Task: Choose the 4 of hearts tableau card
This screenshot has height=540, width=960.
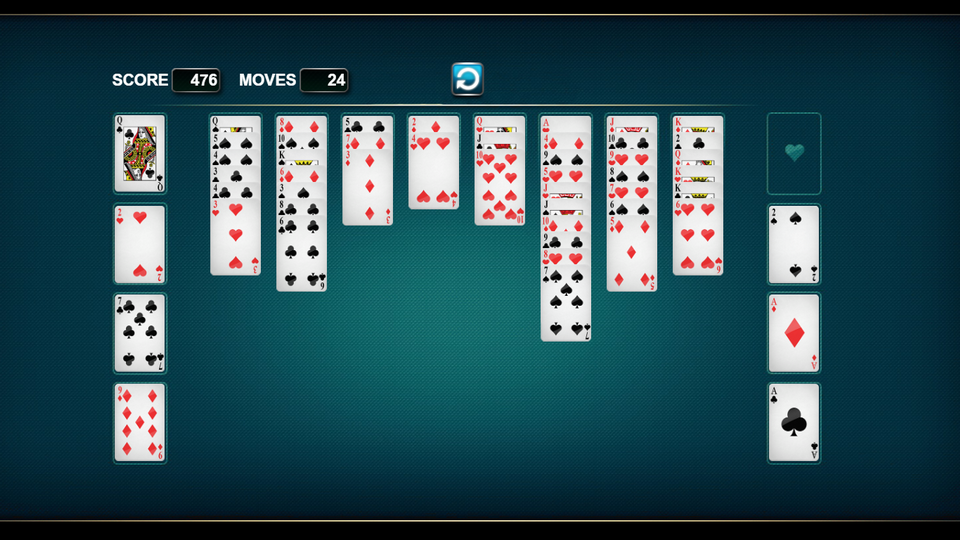Action: click(x=434, y=175)
